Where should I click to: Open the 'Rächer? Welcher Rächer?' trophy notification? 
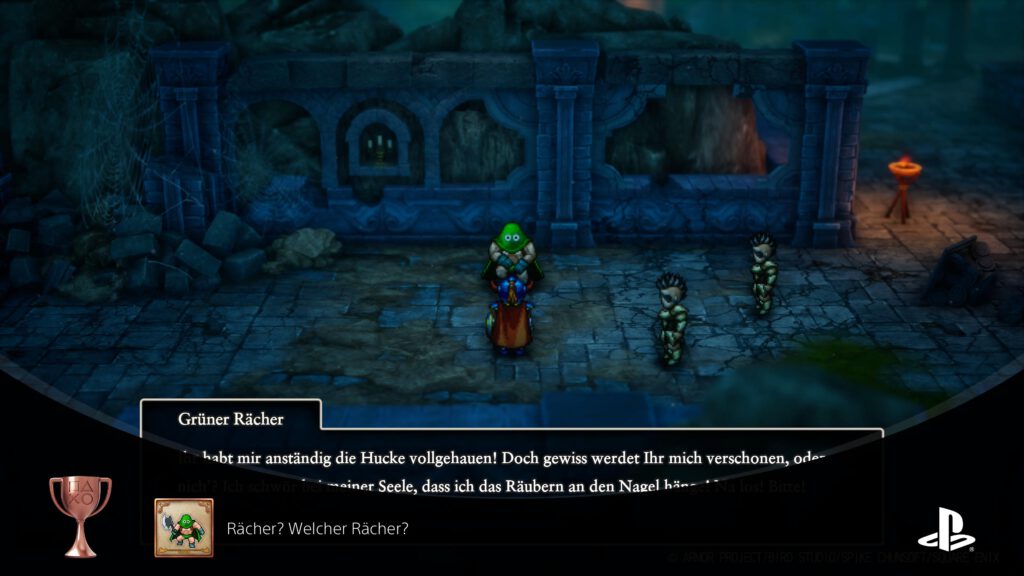point(318,528)
